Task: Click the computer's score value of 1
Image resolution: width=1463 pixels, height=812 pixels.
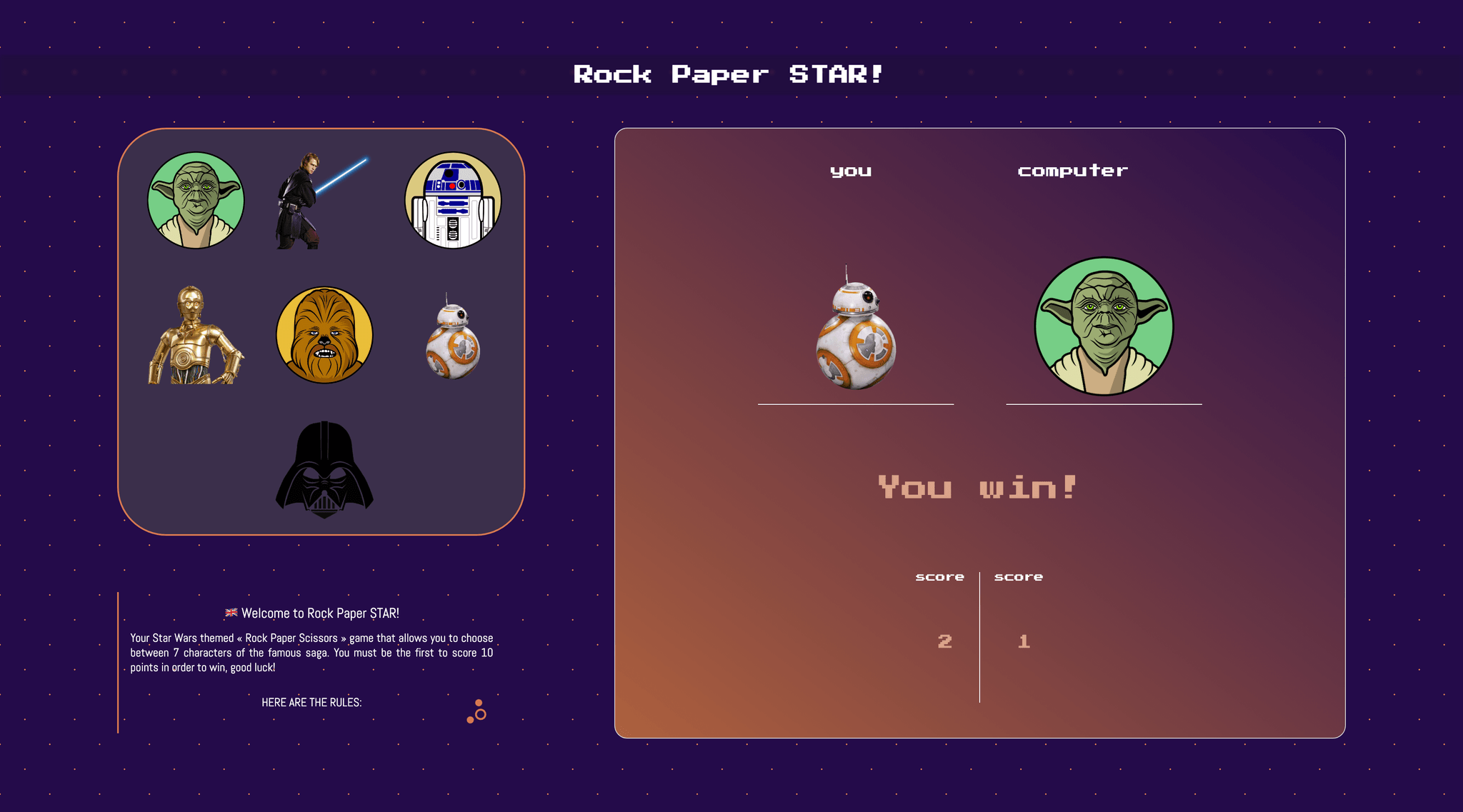Action: (1023, 641)
